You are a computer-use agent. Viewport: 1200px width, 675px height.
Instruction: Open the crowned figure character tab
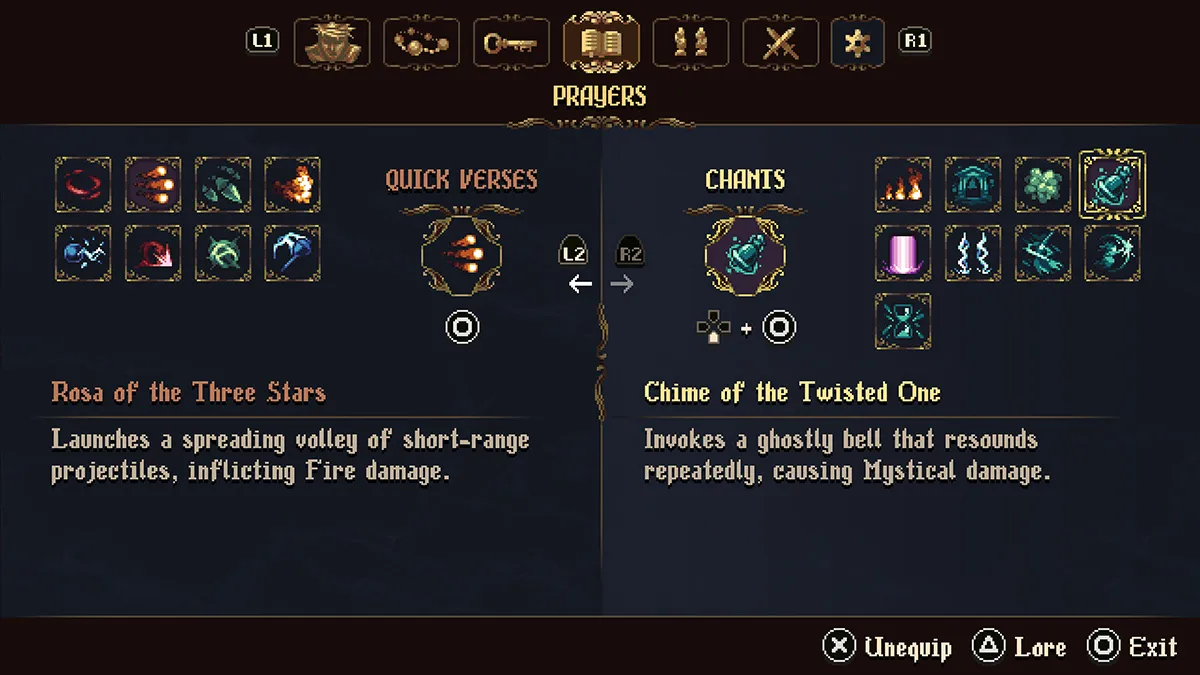331,43
